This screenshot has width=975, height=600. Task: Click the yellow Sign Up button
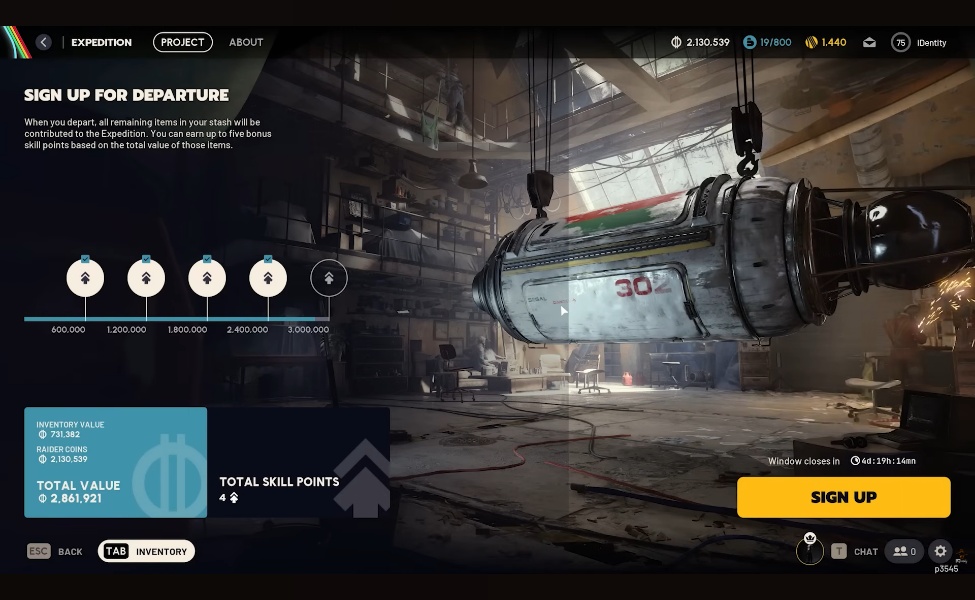(x=843, y=497)
